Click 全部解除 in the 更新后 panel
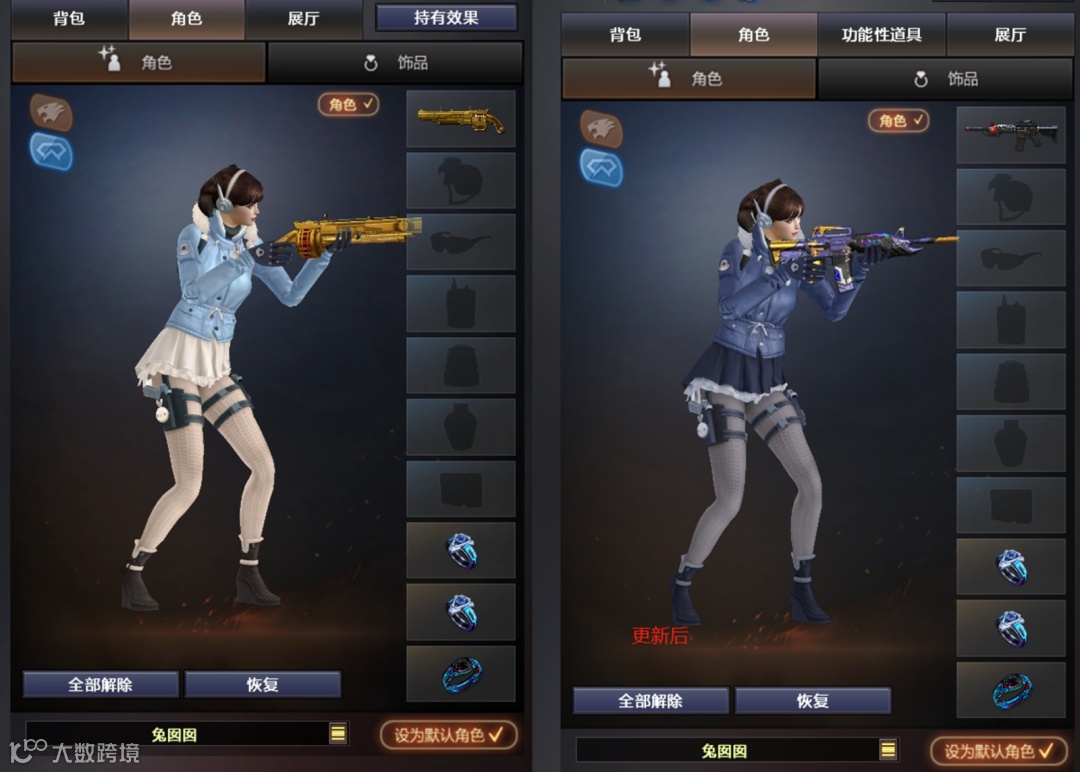 pyautogui.click(x=650, y=701)
